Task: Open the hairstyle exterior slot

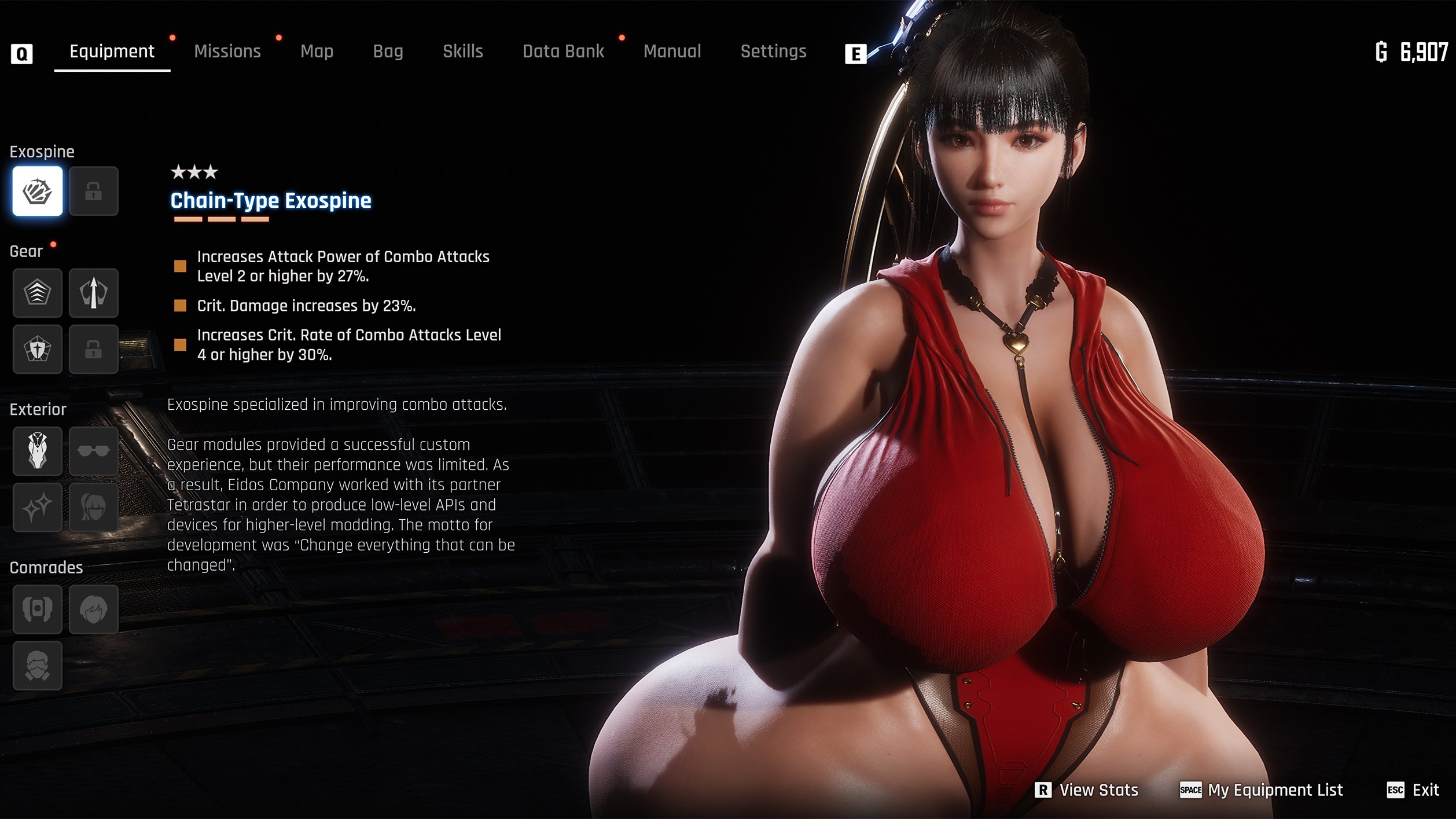Action: pos(93,507)
